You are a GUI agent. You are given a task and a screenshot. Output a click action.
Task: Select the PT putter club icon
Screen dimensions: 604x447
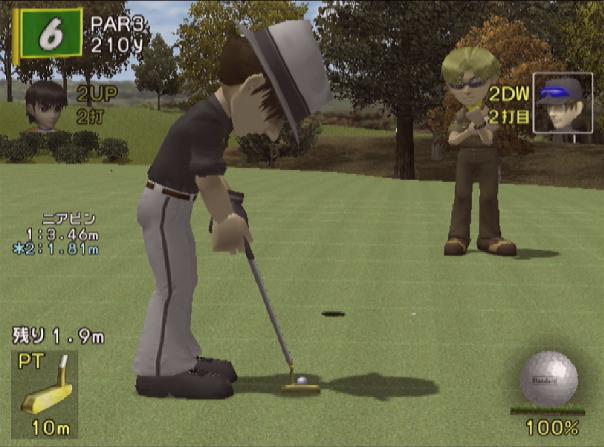[x=47, y=383]
